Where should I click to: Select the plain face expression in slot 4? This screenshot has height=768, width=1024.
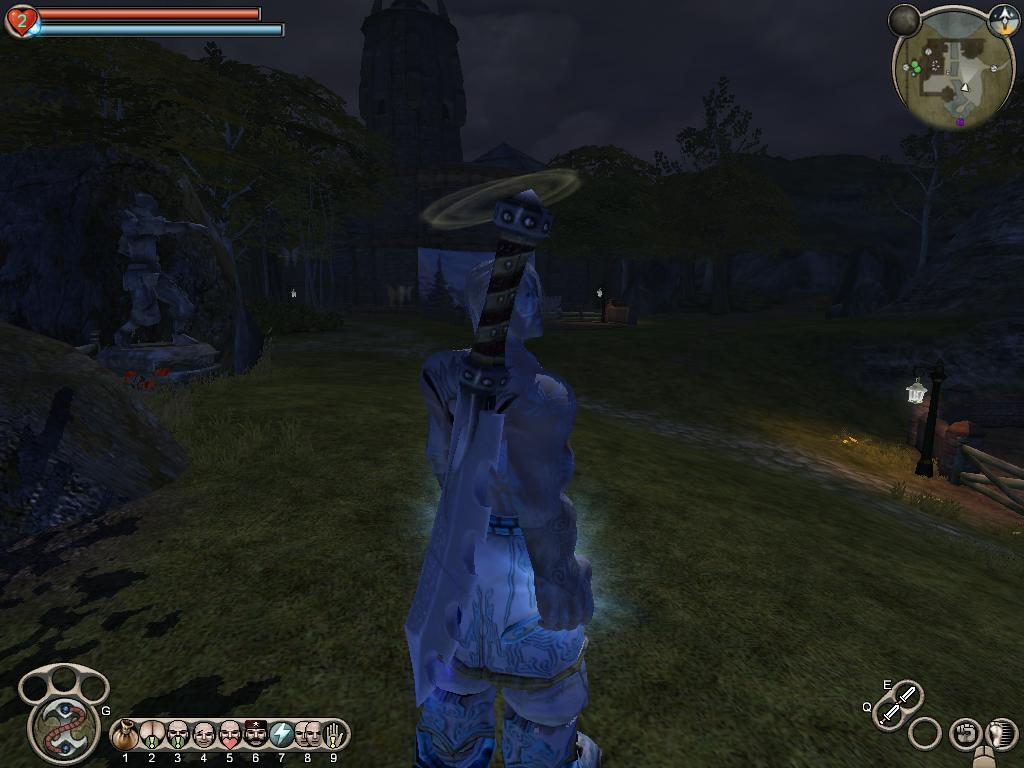coord(204,736)
